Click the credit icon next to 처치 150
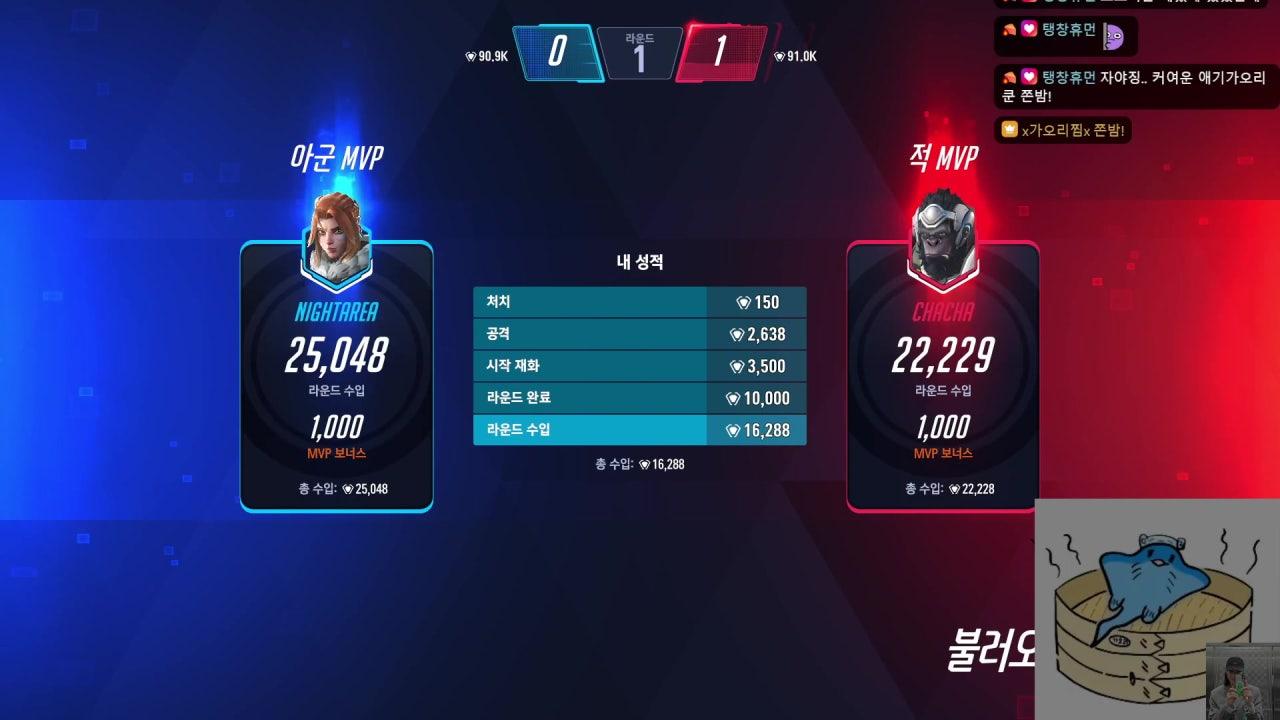The image size is (1280, 720). point(746,302)
